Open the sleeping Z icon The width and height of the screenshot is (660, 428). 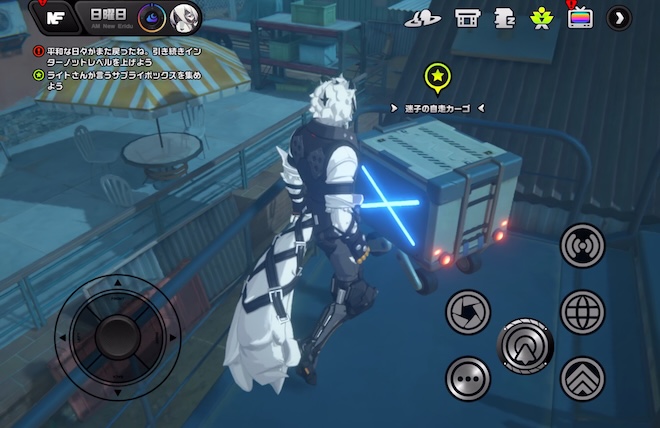pos(505,17)
